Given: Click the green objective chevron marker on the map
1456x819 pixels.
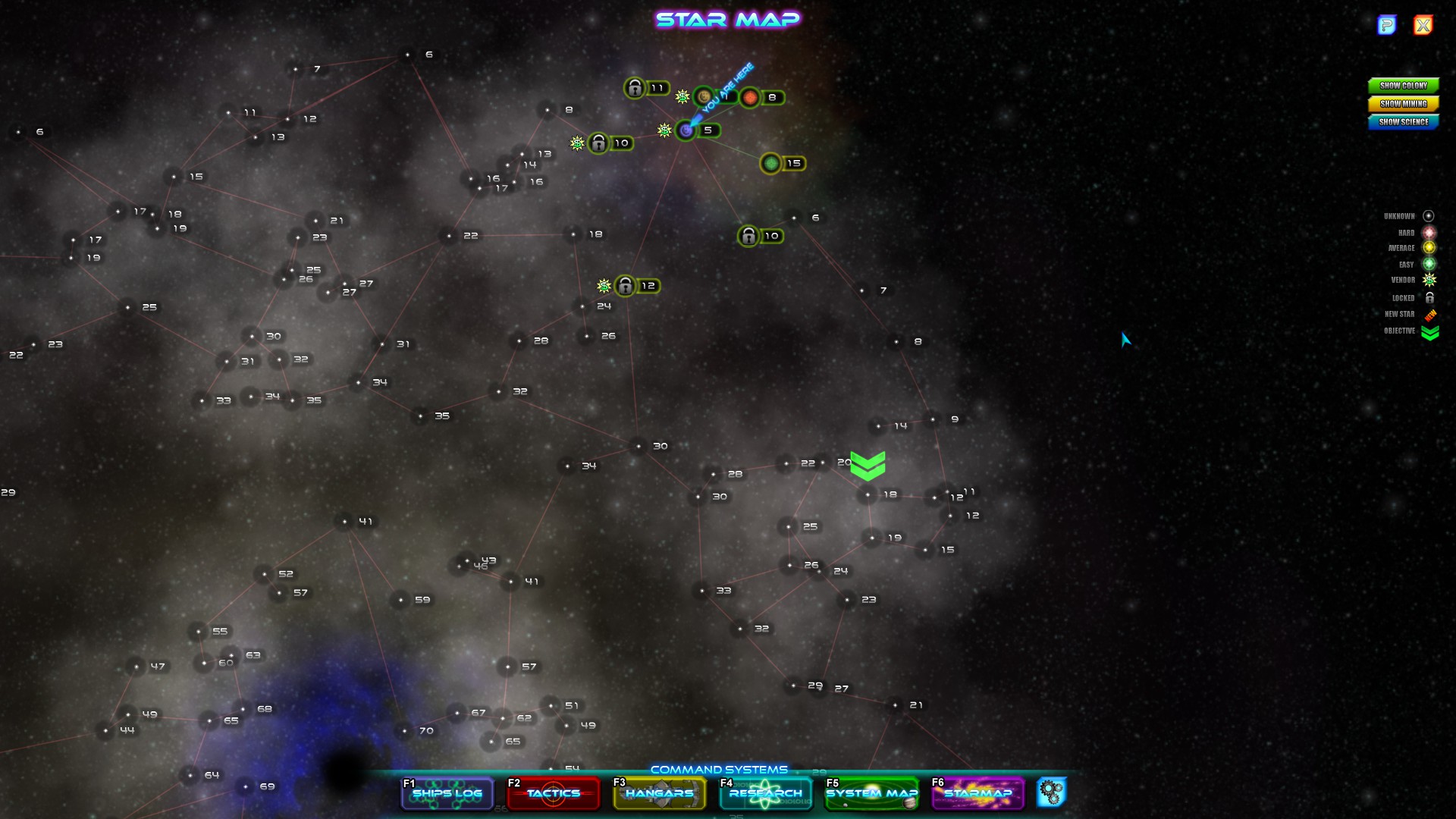Looking at the screenshot, I should 868,463.
